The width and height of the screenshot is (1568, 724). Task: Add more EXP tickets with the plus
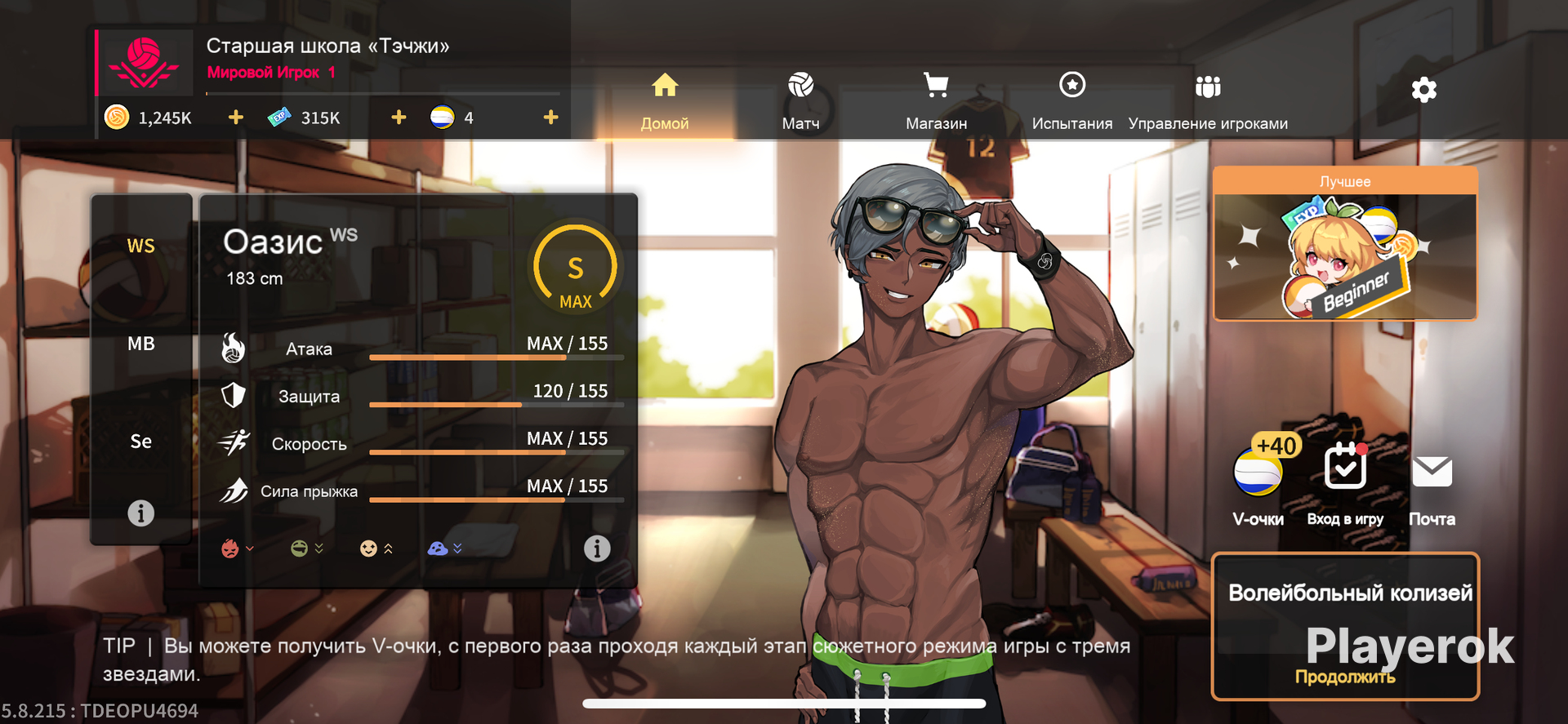pos(399,118)
